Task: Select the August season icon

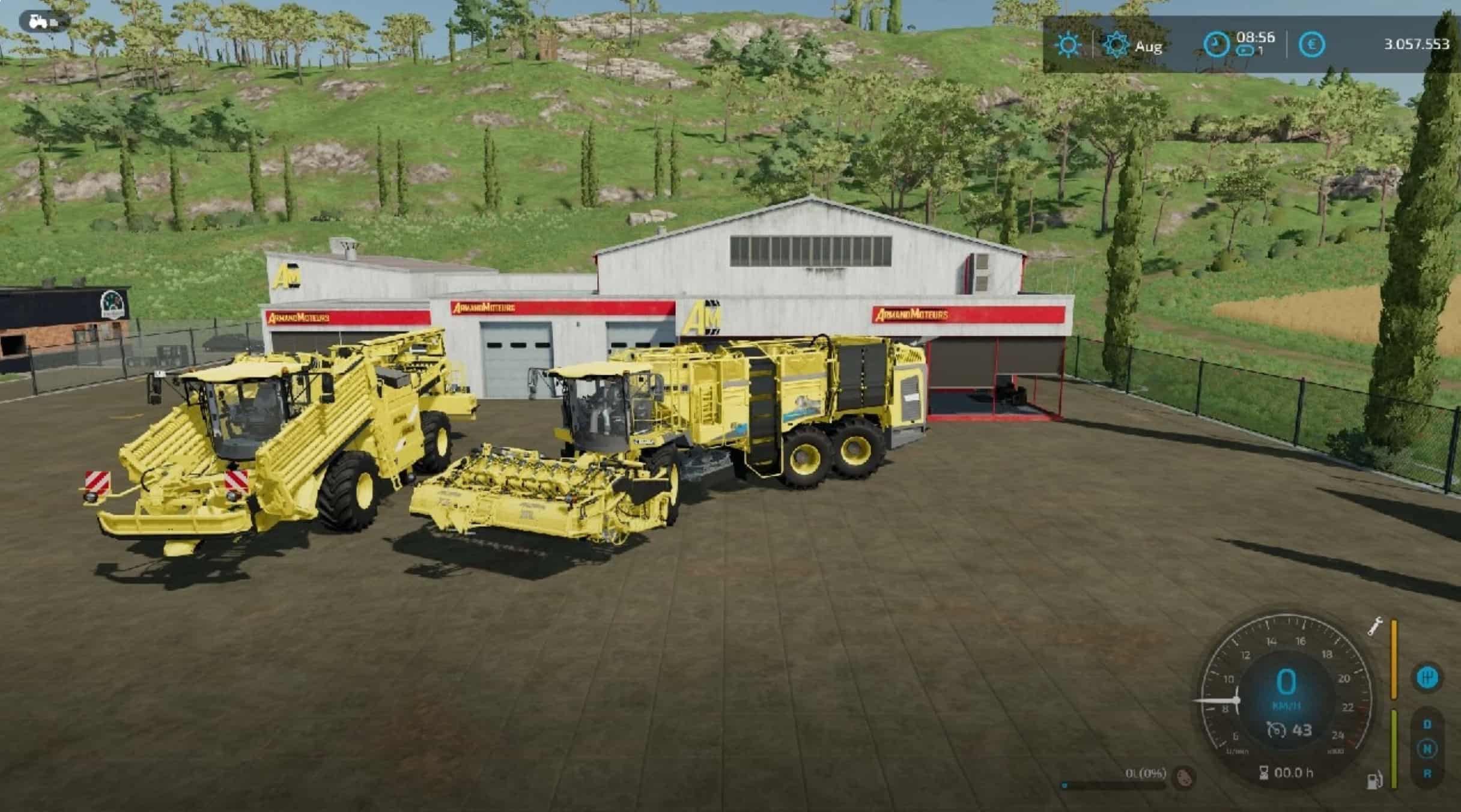Action: pos(1116,45)
